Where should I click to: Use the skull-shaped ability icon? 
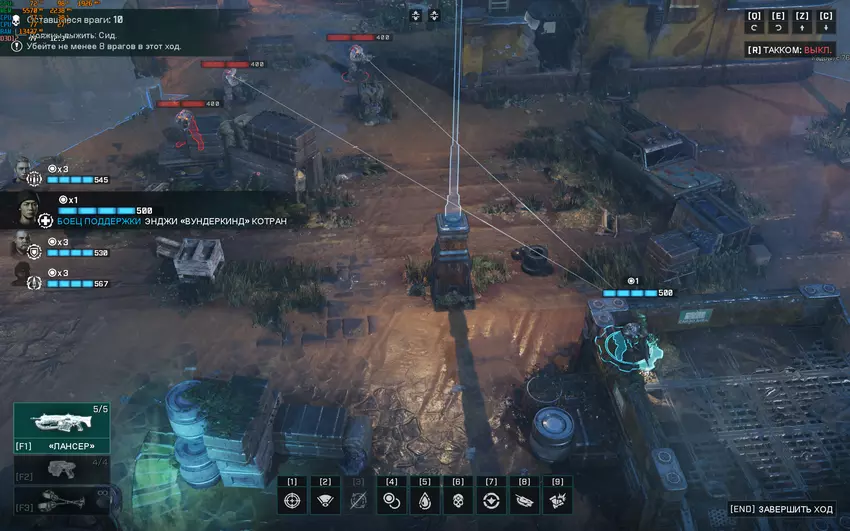point(458,501)
